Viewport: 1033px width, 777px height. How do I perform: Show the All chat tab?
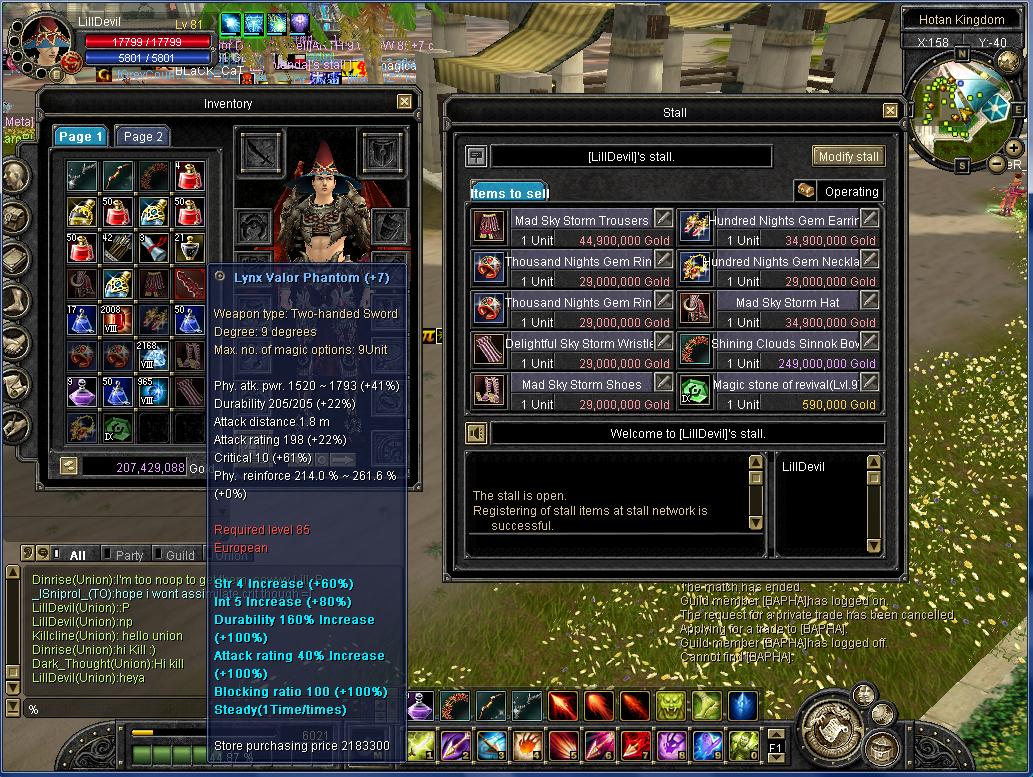(77, 555)
